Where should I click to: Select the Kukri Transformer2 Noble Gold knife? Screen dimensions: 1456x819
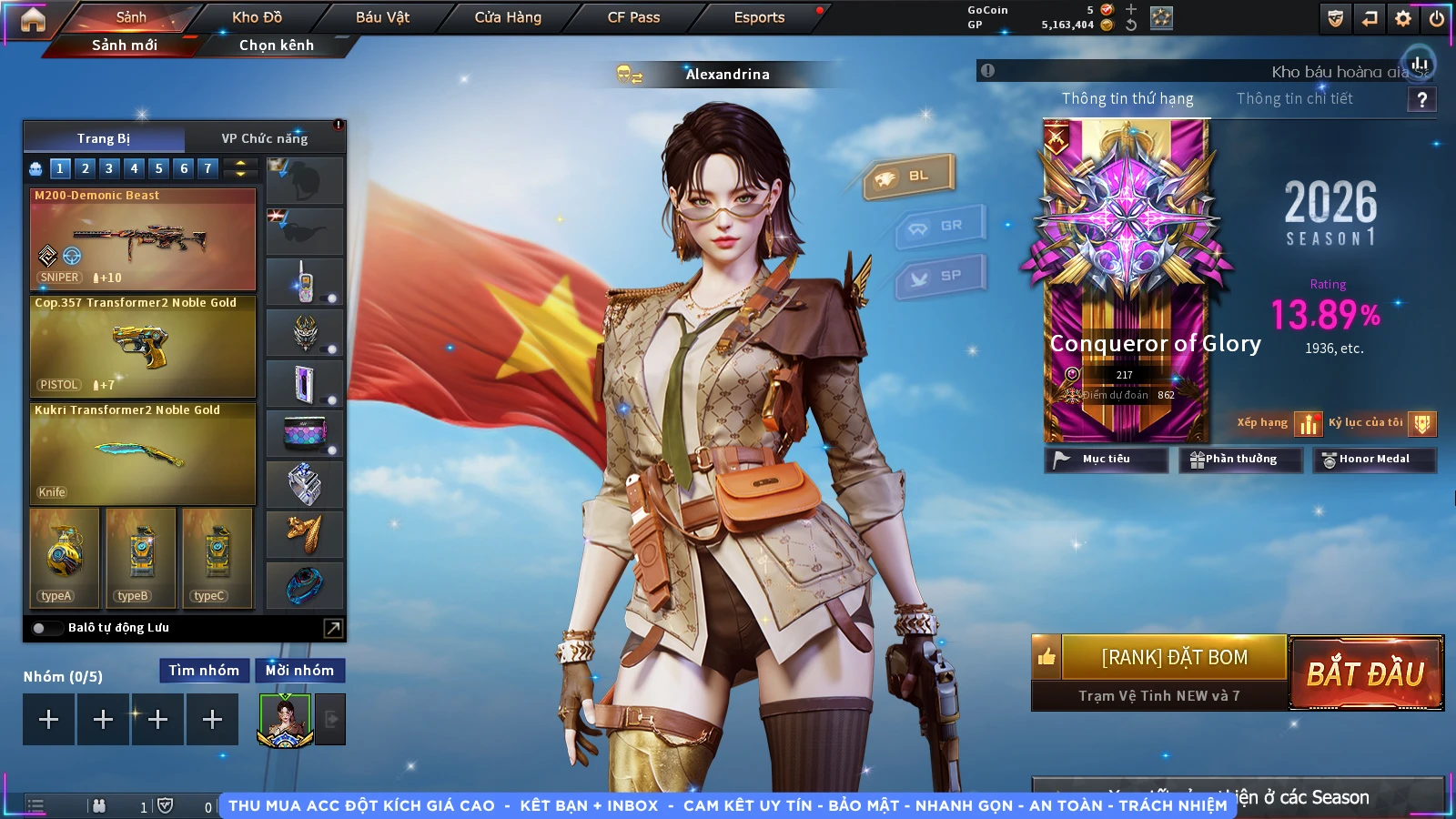pos(143,453)
